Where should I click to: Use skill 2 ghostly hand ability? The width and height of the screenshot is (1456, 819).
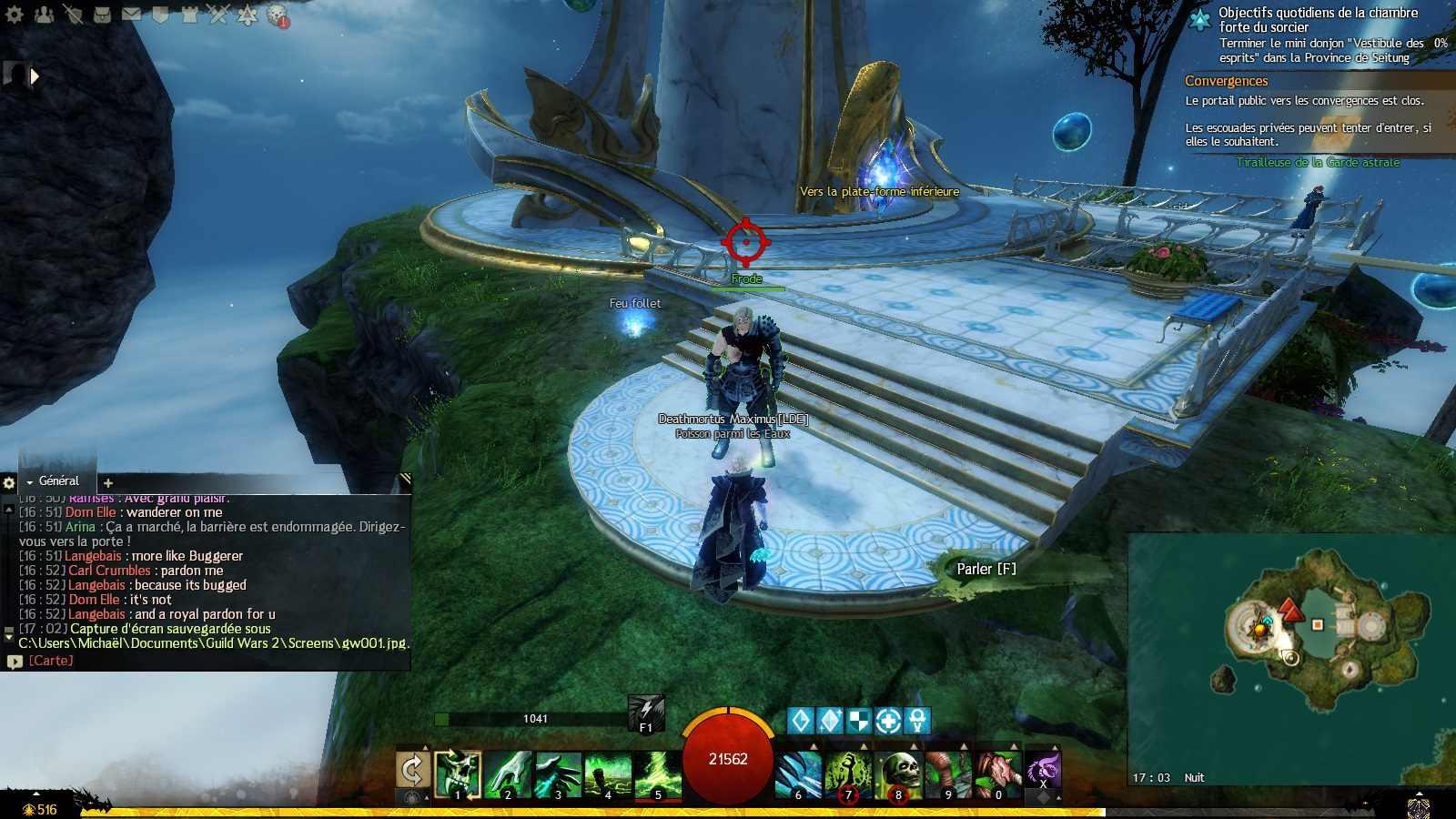pyautogui.click(x=508, y=773)
